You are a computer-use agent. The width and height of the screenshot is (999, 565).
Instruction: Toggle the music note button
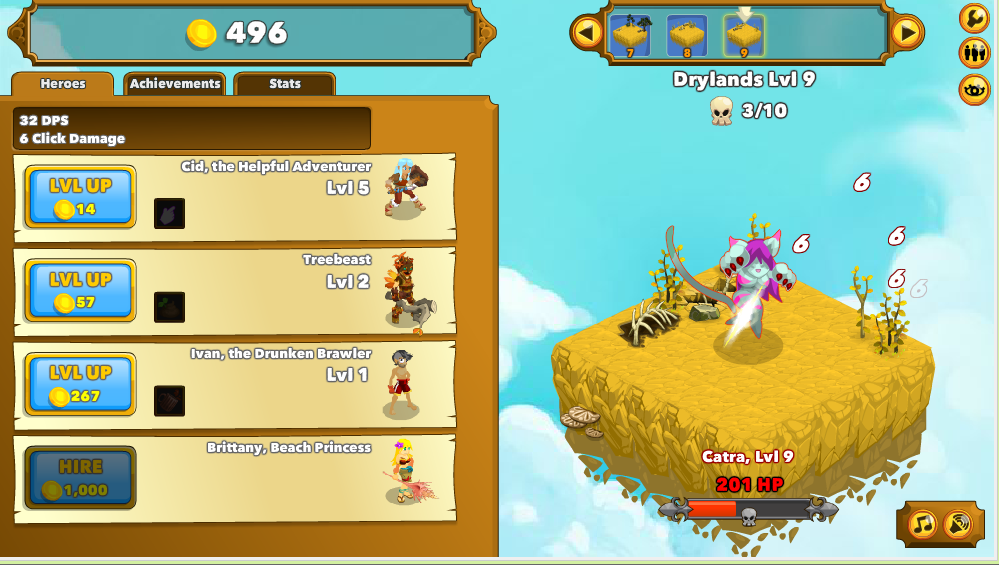click(922, 523)
